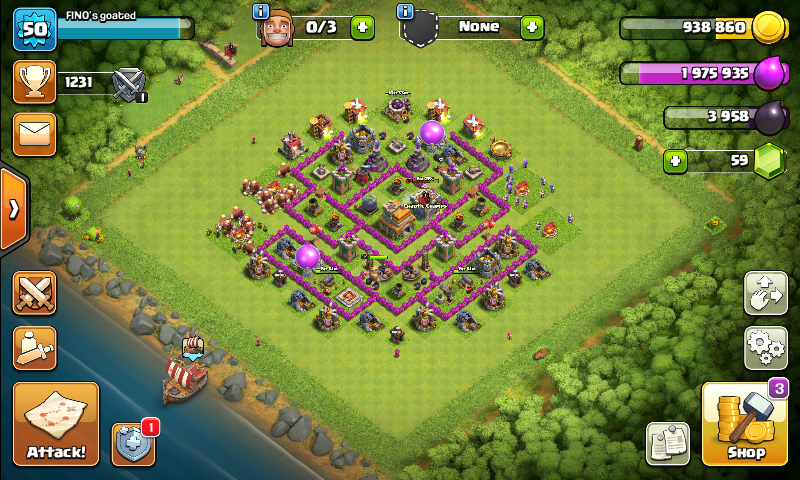Open the Shop menu
800x480 pixels.
744,425
